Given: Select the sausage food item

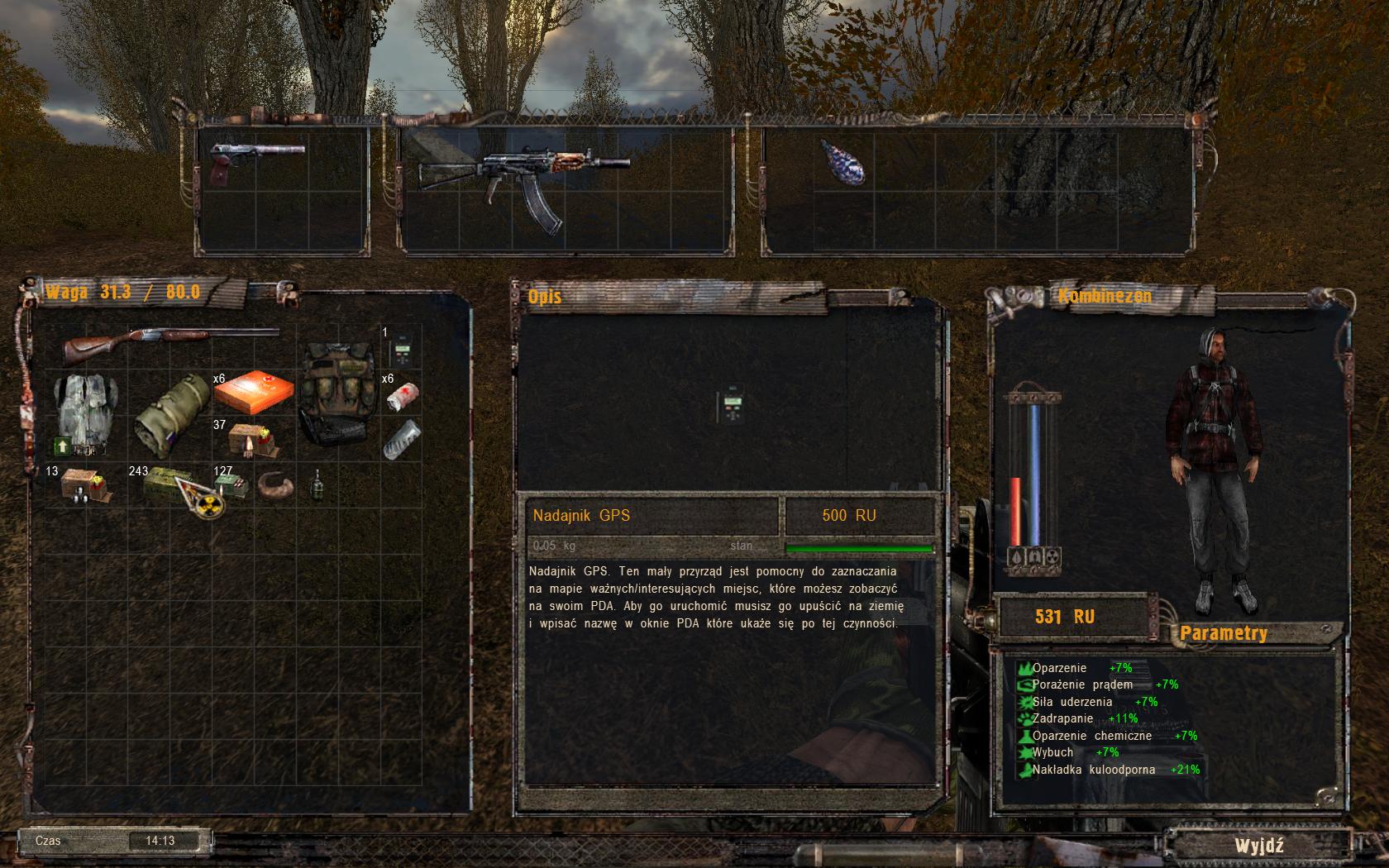Looking at the screenshot, I should 276,484.
